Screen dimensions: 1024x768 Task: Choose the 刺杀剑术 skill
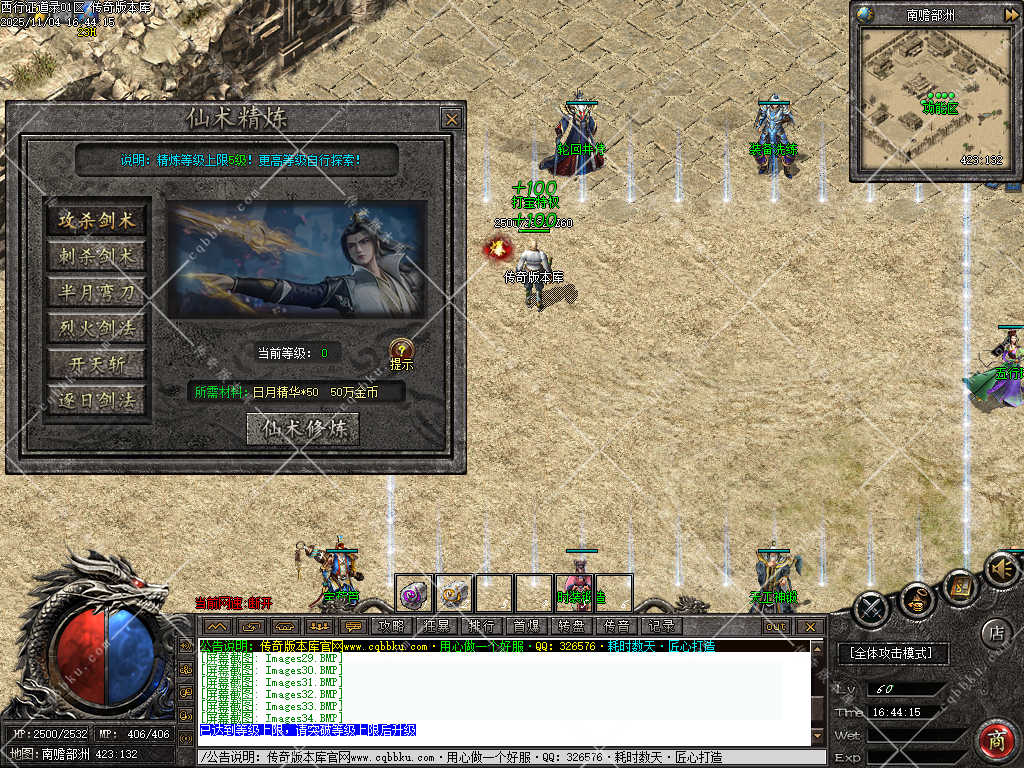tap(96, 257)
